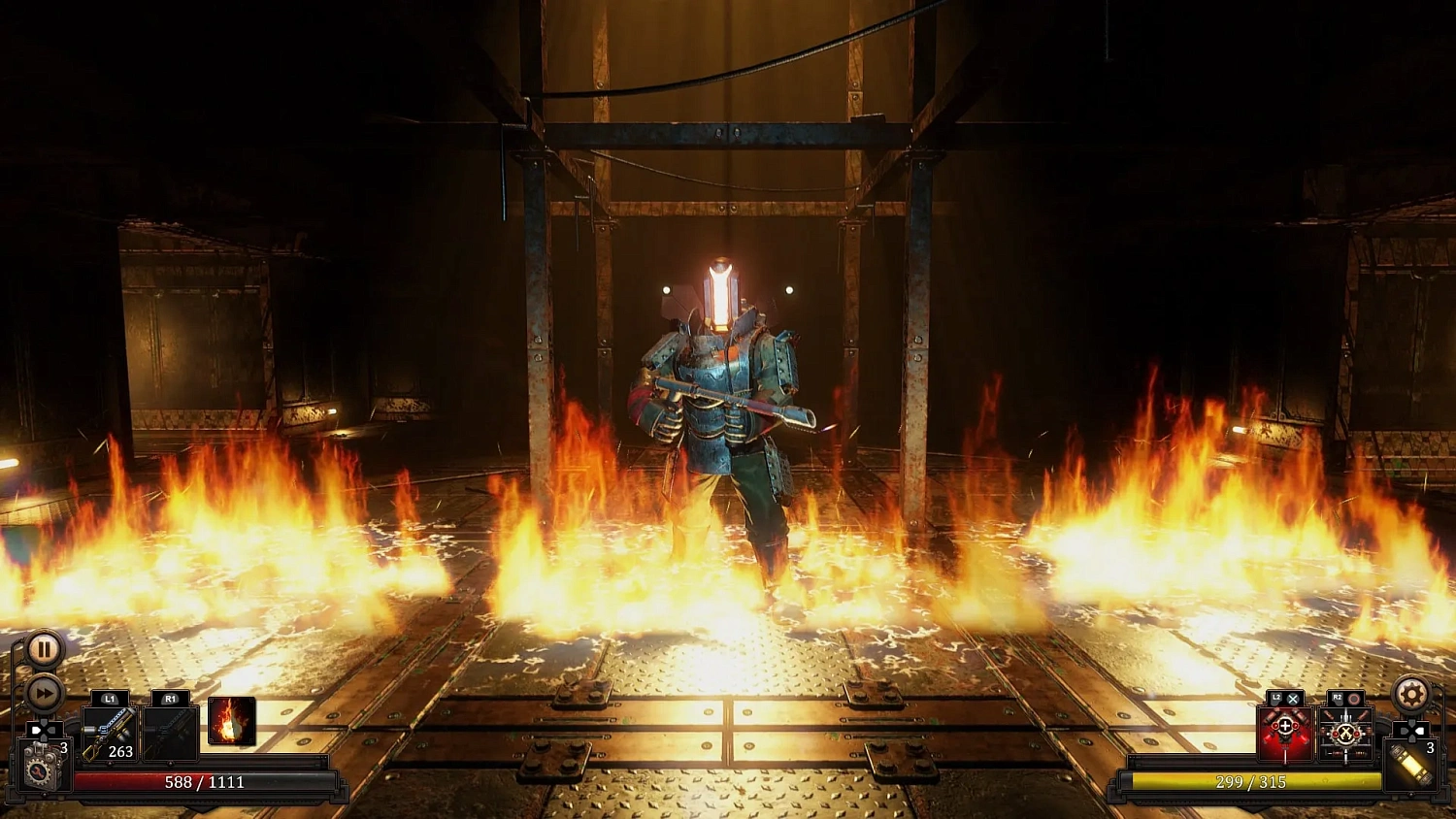Select the plasma weapon in the L1 slot

[110, 734]
